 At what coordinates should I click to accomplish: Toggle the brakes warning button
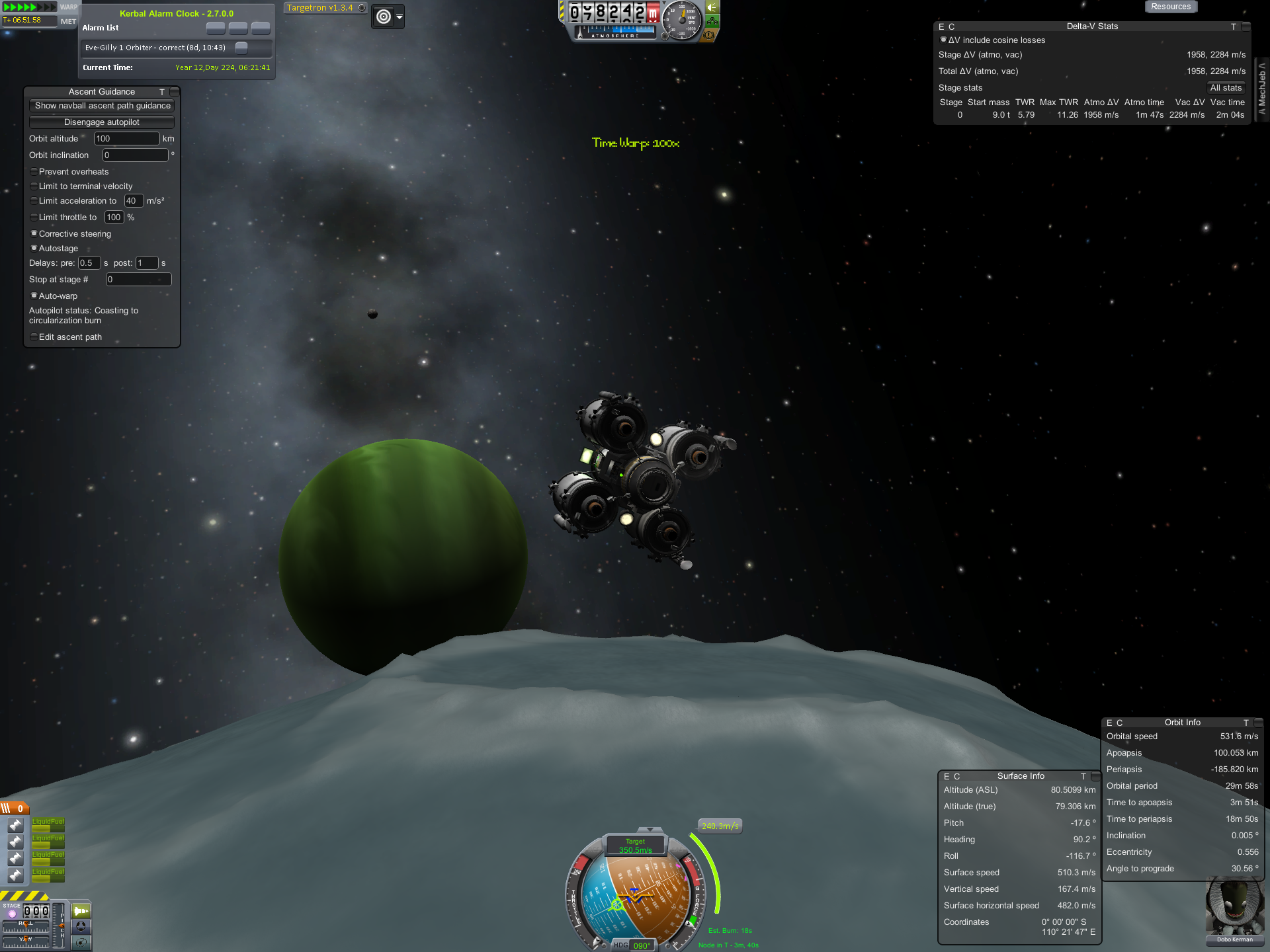708,35
